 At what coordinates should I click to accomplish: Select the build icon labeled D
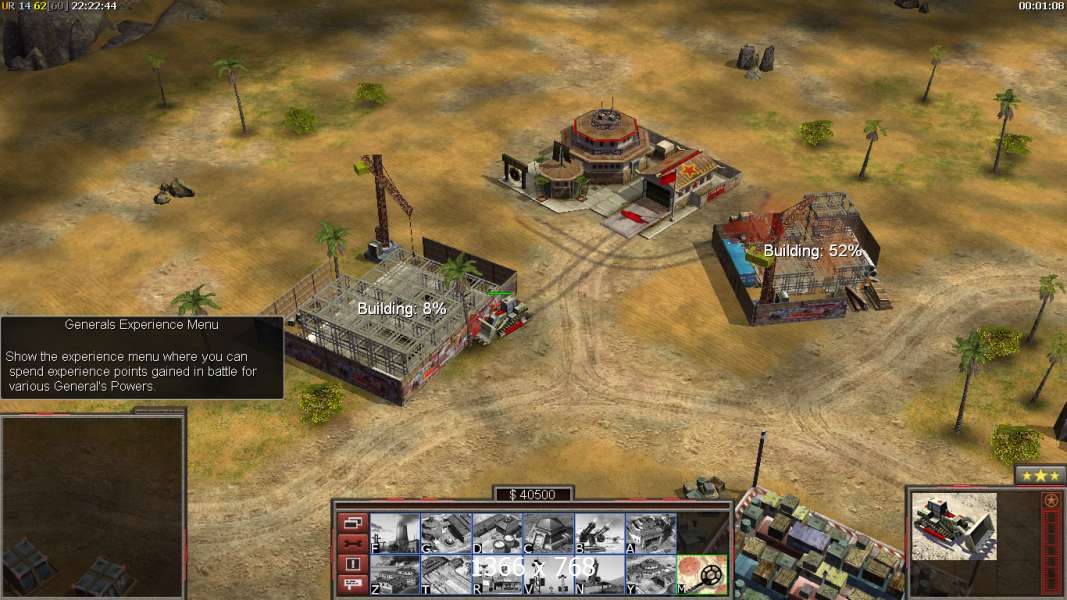coord(497,533)
